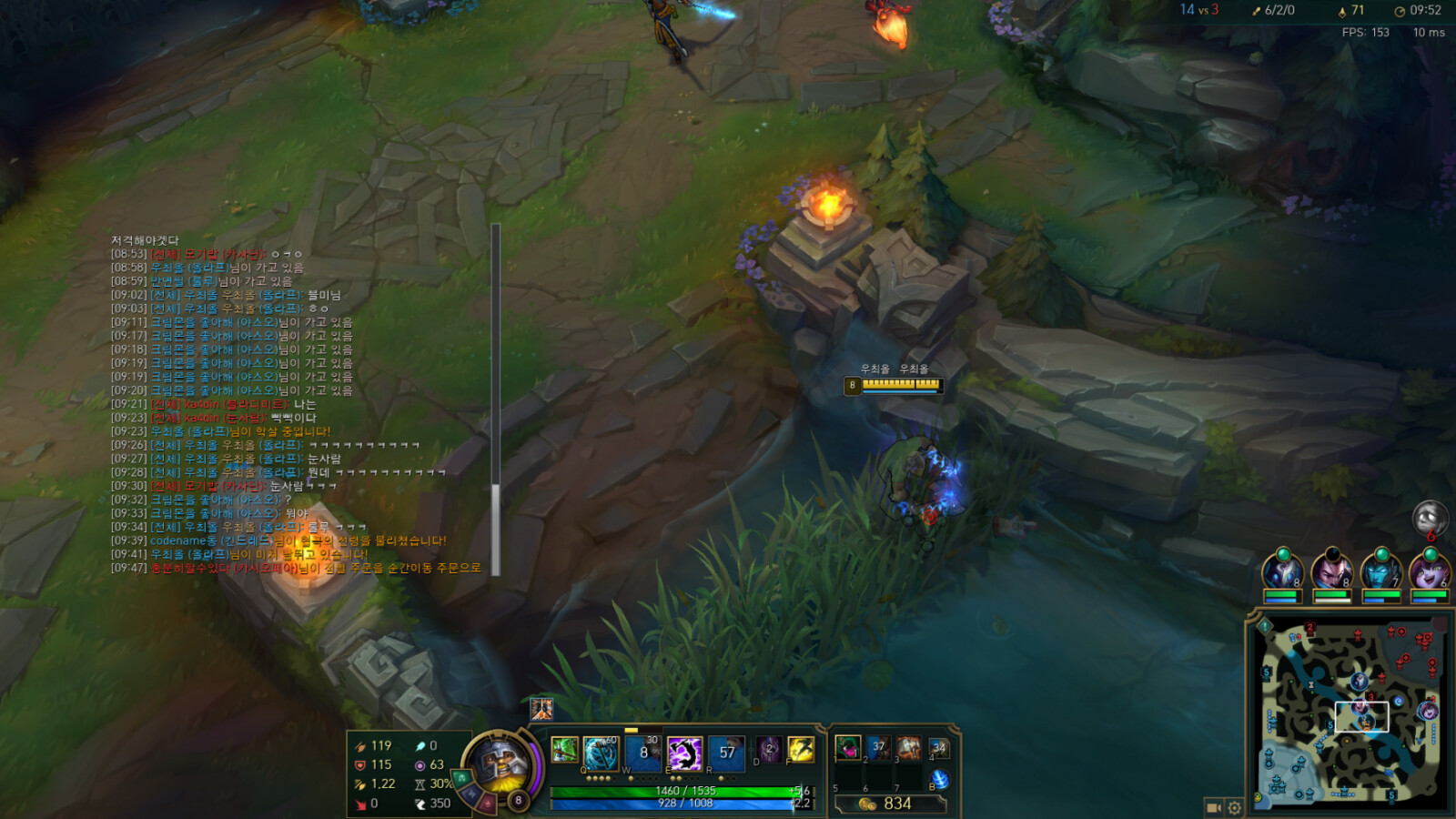The width and height of the screenshot is (1456, 819).
Task: Cast Olaf's Undertow axe ability (Q)
Action: pyautogui.click(x=601, y=753)
